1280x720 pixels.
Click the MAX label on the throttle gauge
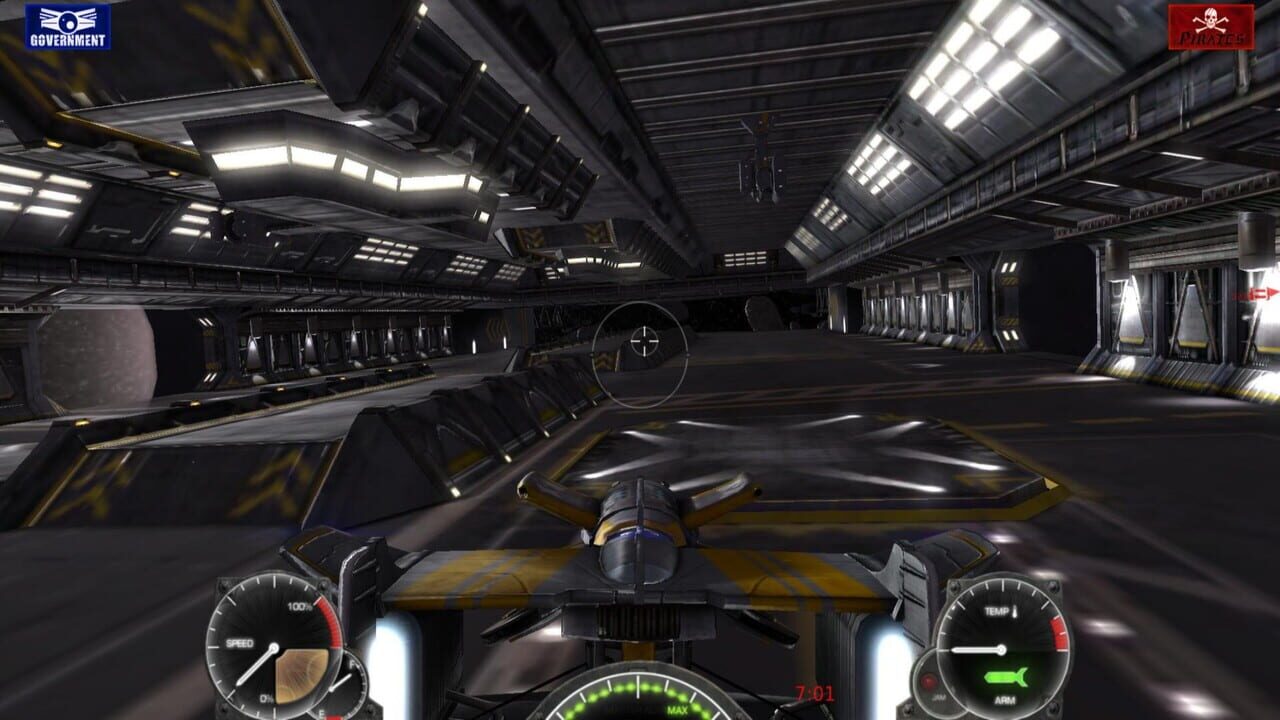click(677, 709)
